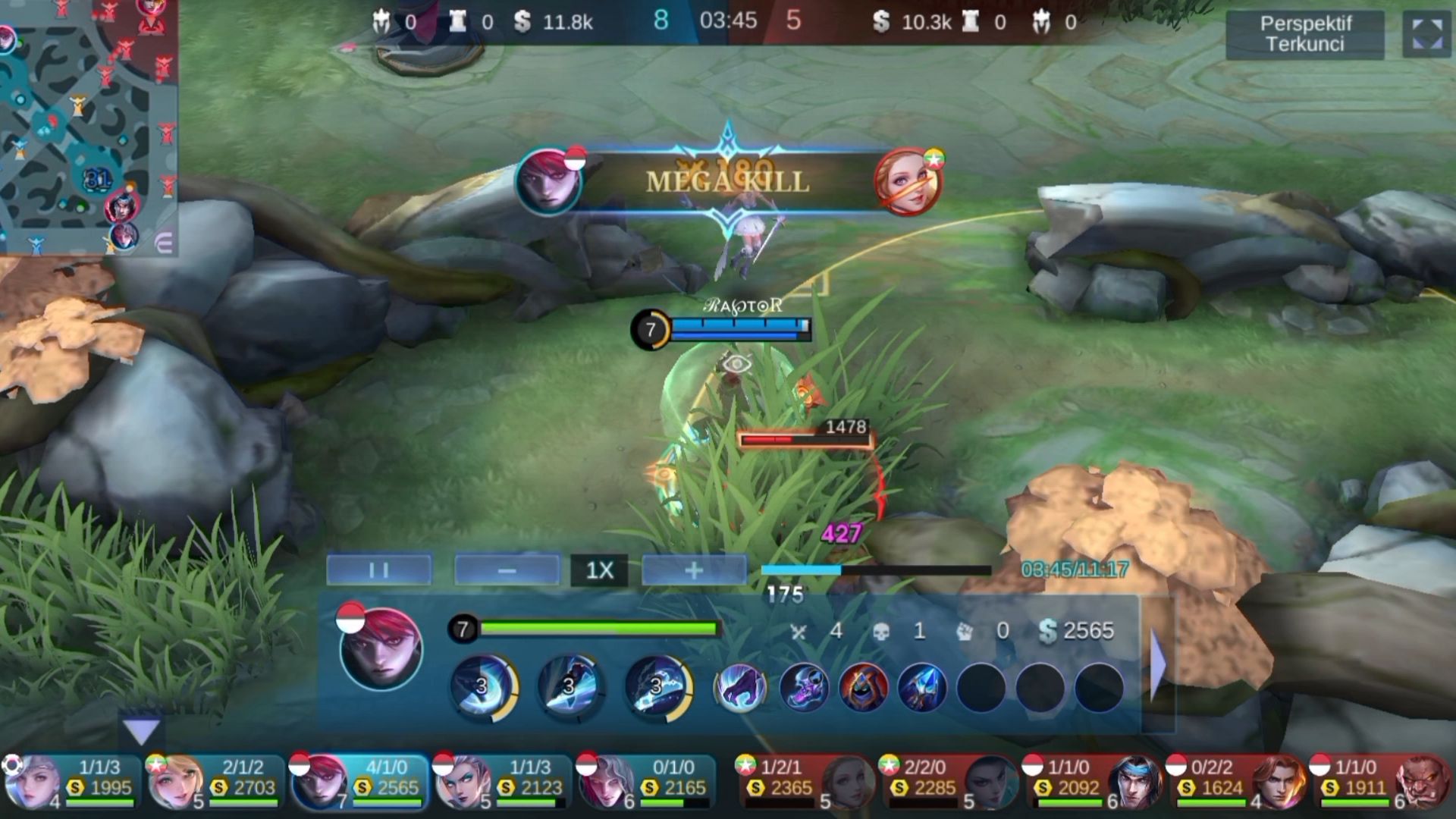The image size is (1456, 819).
Task: Toggle the Perspektif Terkunci camera lock
Action: [1304, 34]
